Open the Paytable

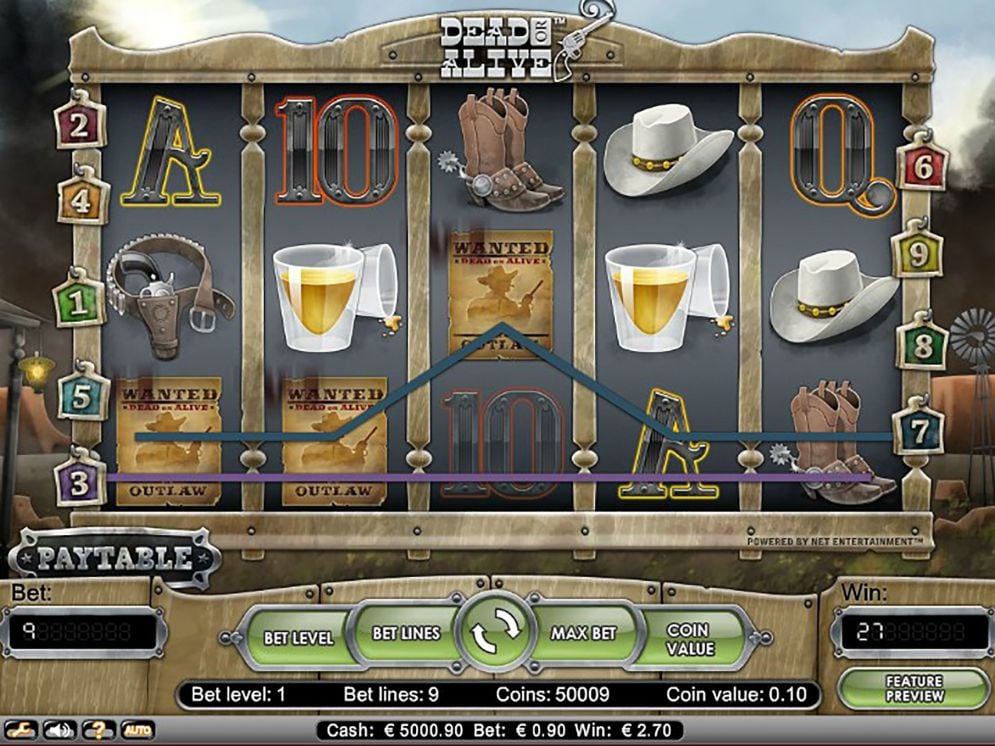point(115,557)
